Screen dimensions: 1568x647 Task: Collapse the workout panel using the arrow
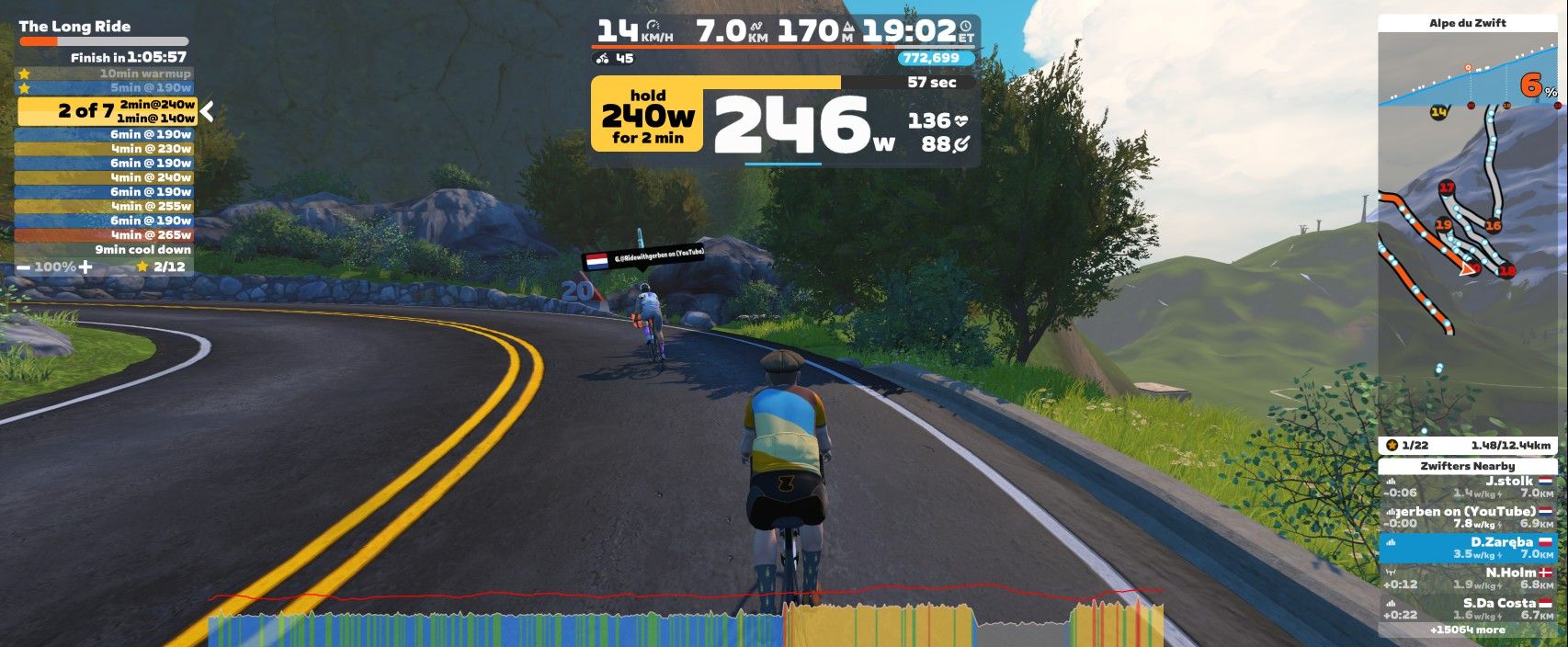click(x=208, y=111)
